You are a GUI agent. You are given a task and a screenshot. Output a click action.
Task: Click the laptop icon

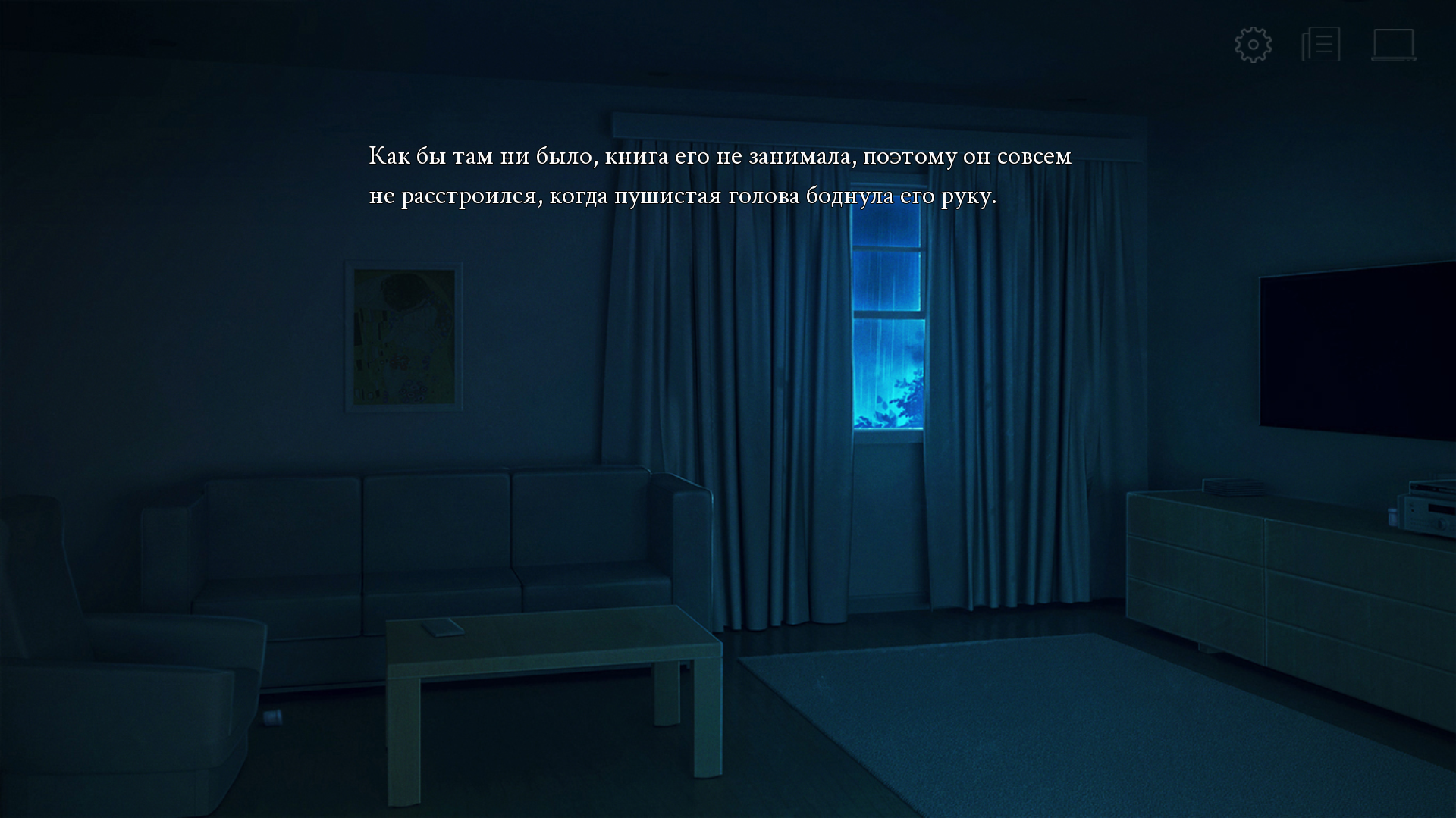click(1393, 45)
